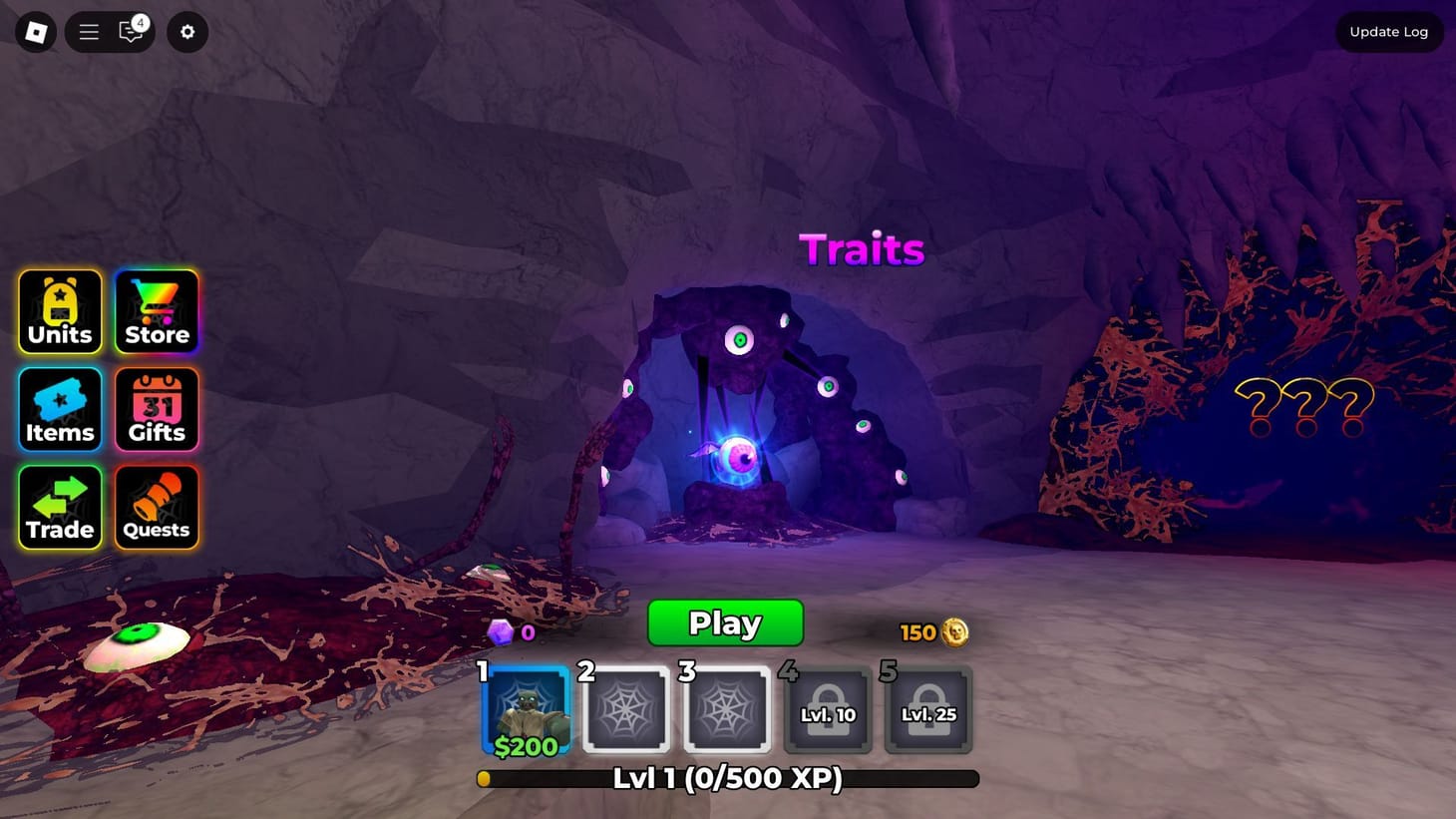Screen dimensions: 1456x819
Task: Click the locked Lvl 25 slot padlock
Action: click(x=927, y=711)
